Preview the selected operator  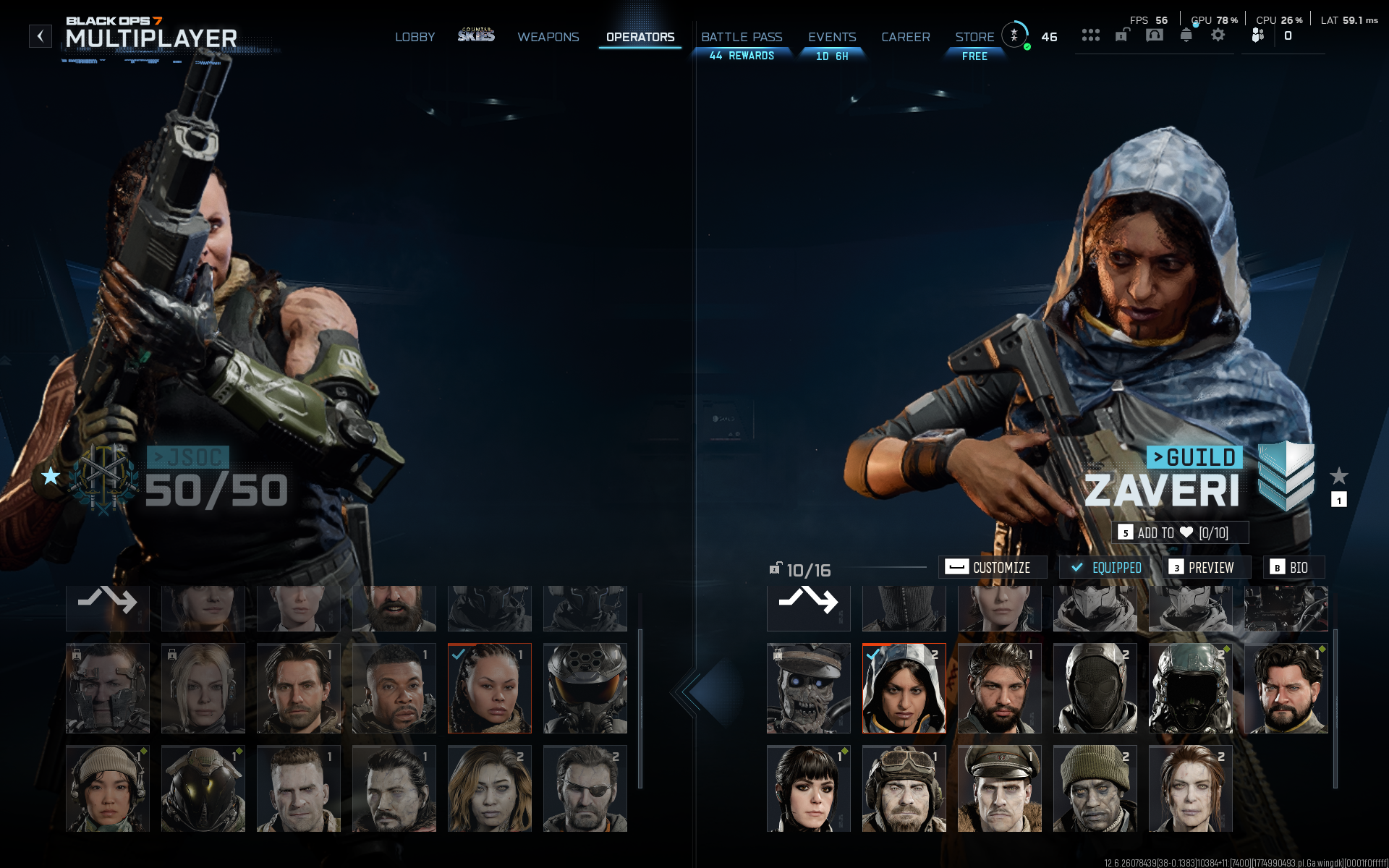[1205, 568]
